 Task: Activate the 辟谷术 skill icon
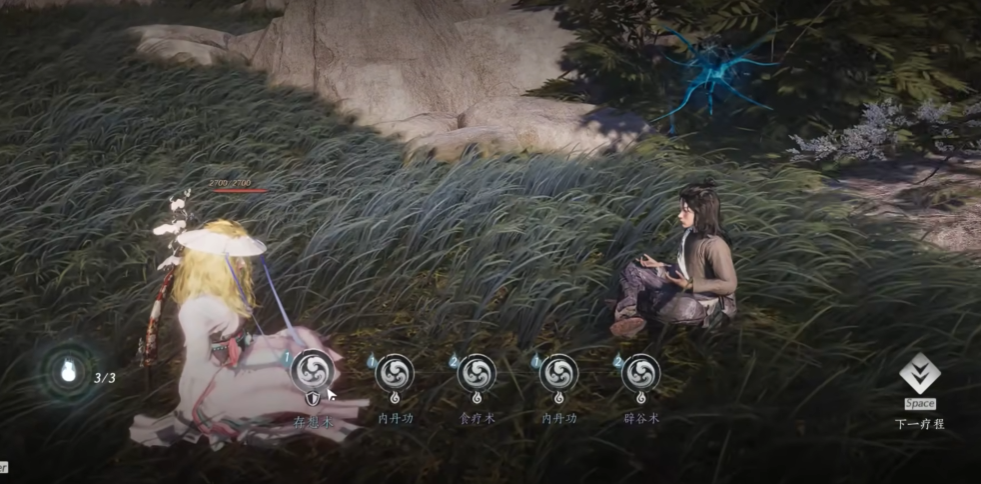(641, 373)
